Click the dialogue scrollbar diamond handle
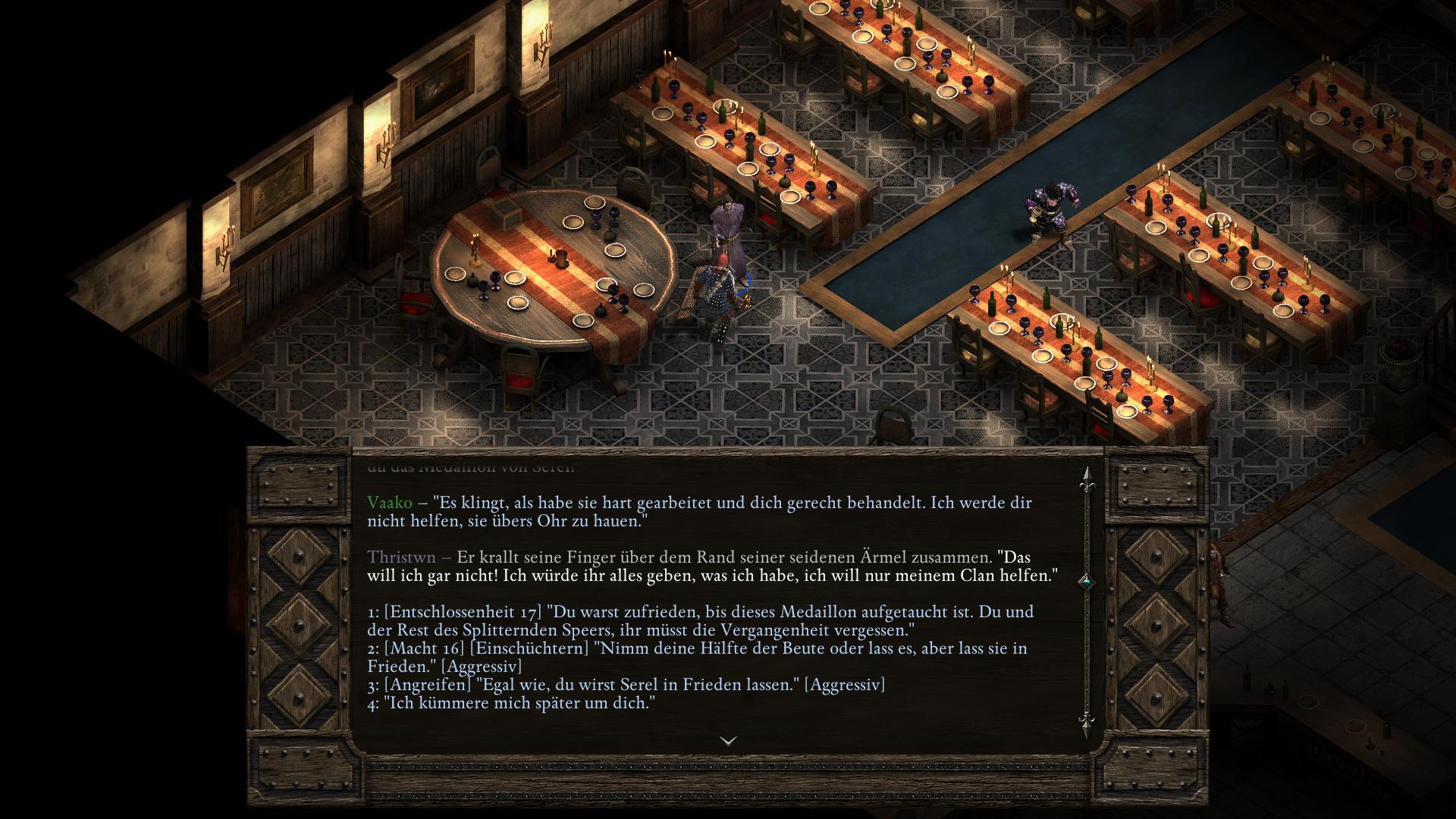Image resolution: width=1456 pixels, height=819 pixels. (x=1086, y=582)
